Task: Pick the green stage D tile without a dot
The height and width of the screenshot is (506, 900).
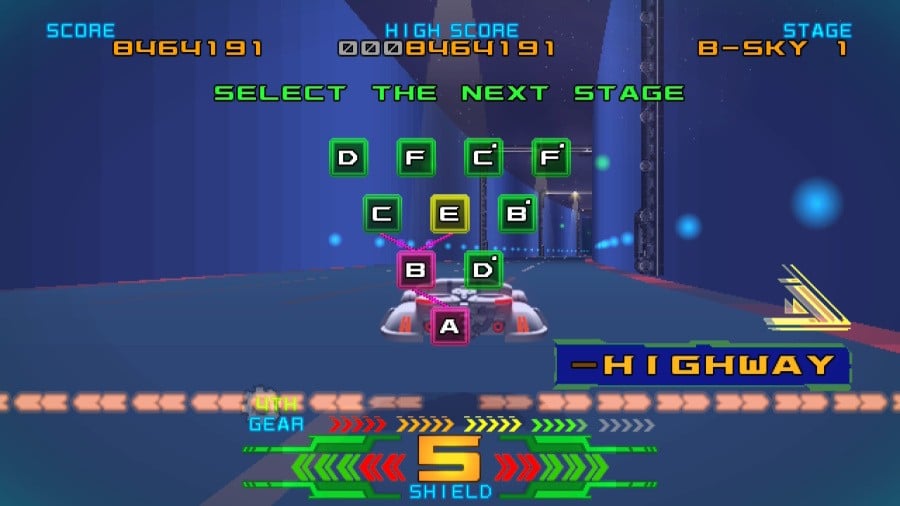Action: tap(348, 157)
